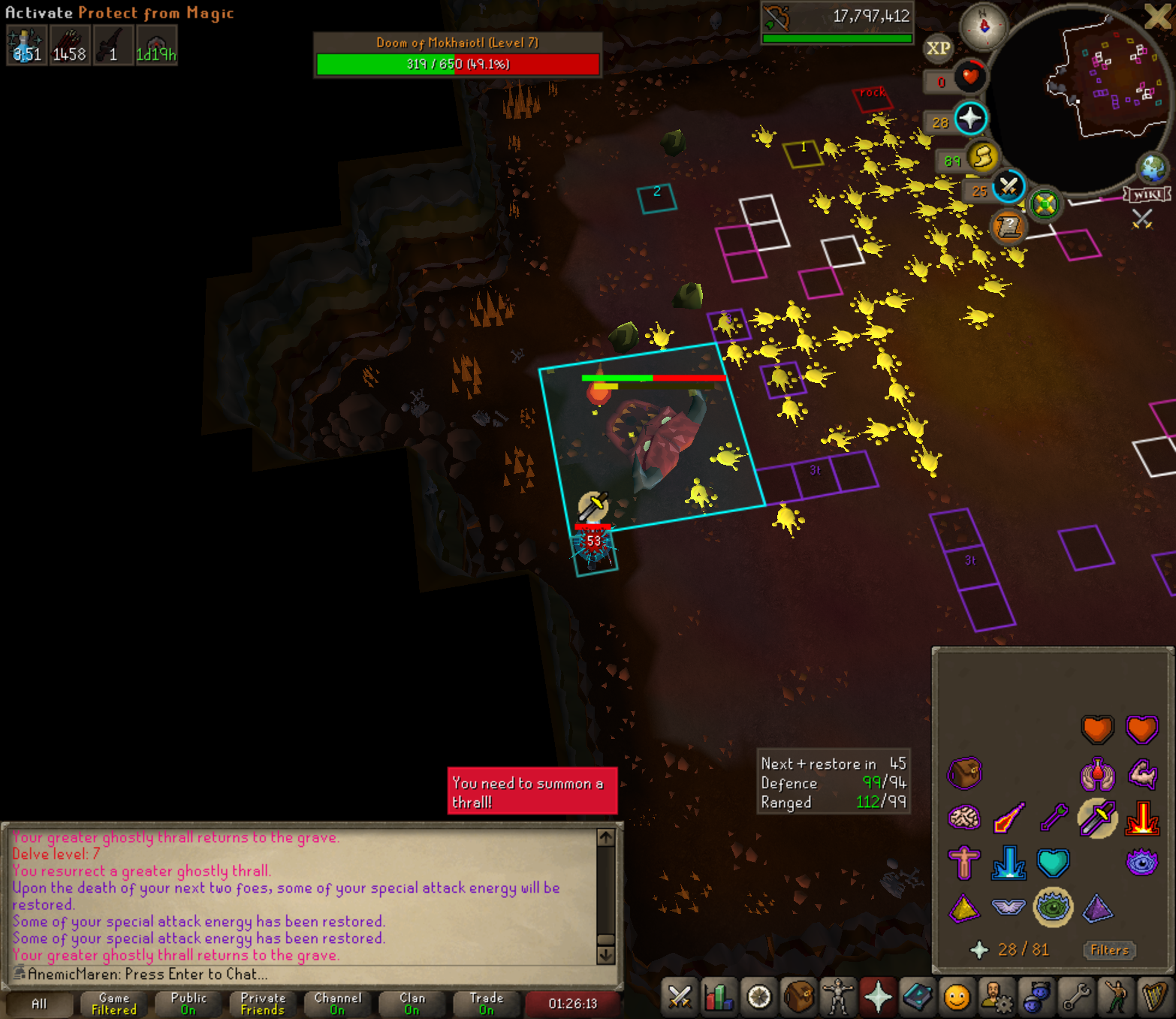This screenshot has width=1176, height=1019.
Task: Activate the Protect from Melee sword prayer
Action: (1097, 819)
